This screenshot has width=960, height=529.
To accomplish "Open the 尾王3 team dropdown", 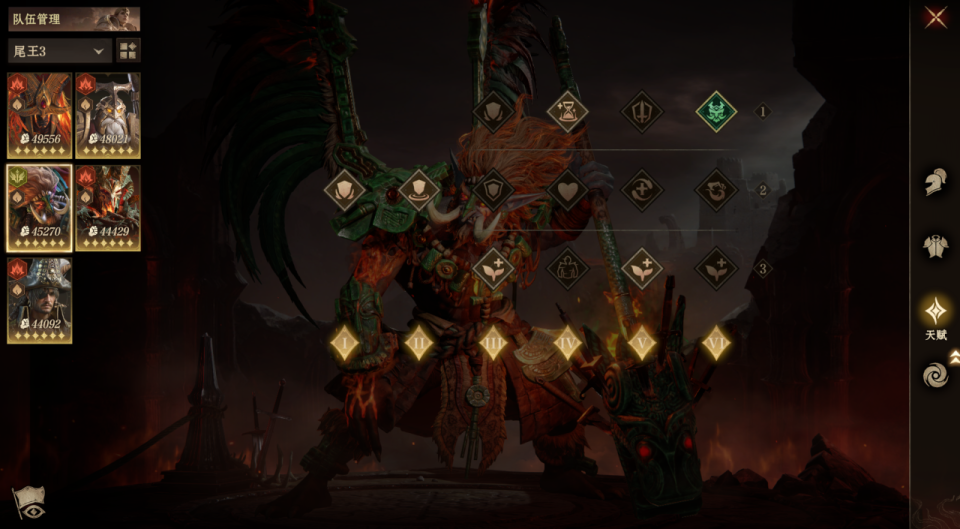I will [x=59, y=51].
